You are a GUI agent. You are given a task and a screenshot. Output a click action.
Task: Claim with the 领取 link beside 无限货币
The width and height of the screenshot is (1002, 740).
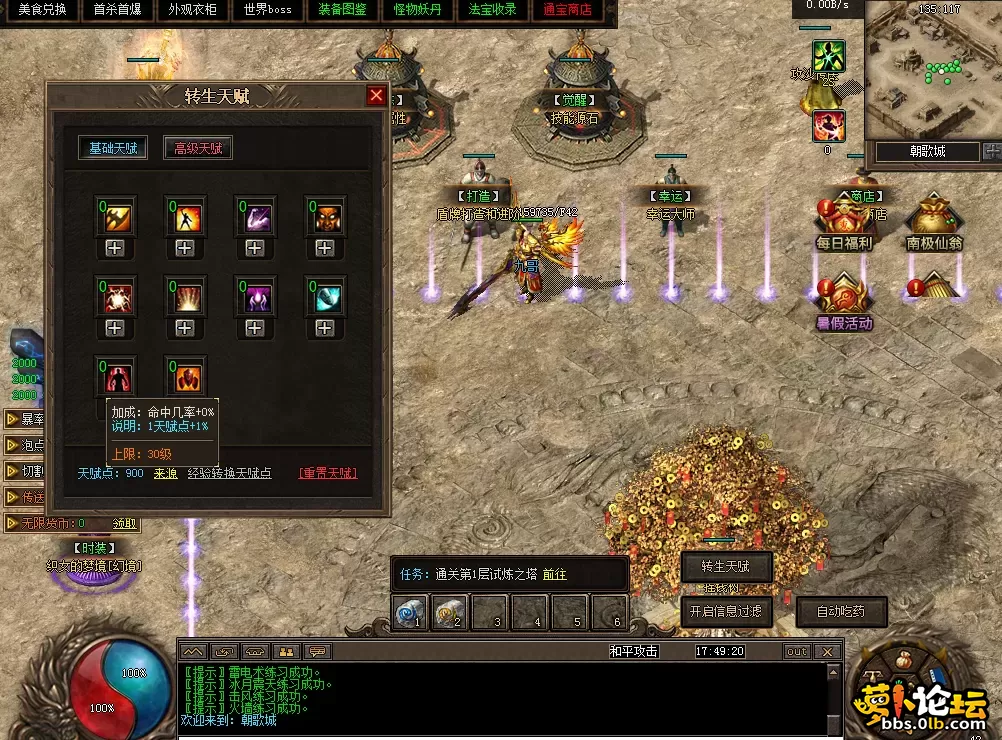124,523
